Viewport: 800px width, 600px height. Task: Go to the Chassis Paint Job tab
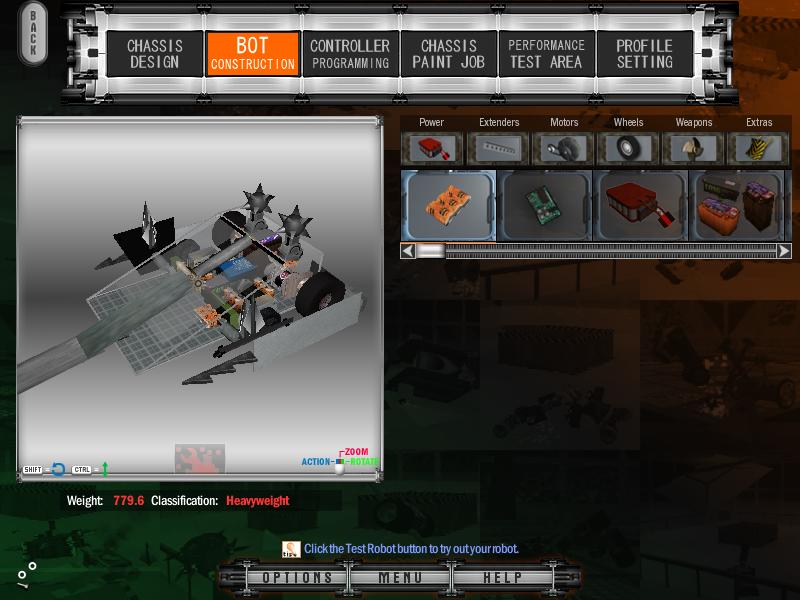click(448, 54)
